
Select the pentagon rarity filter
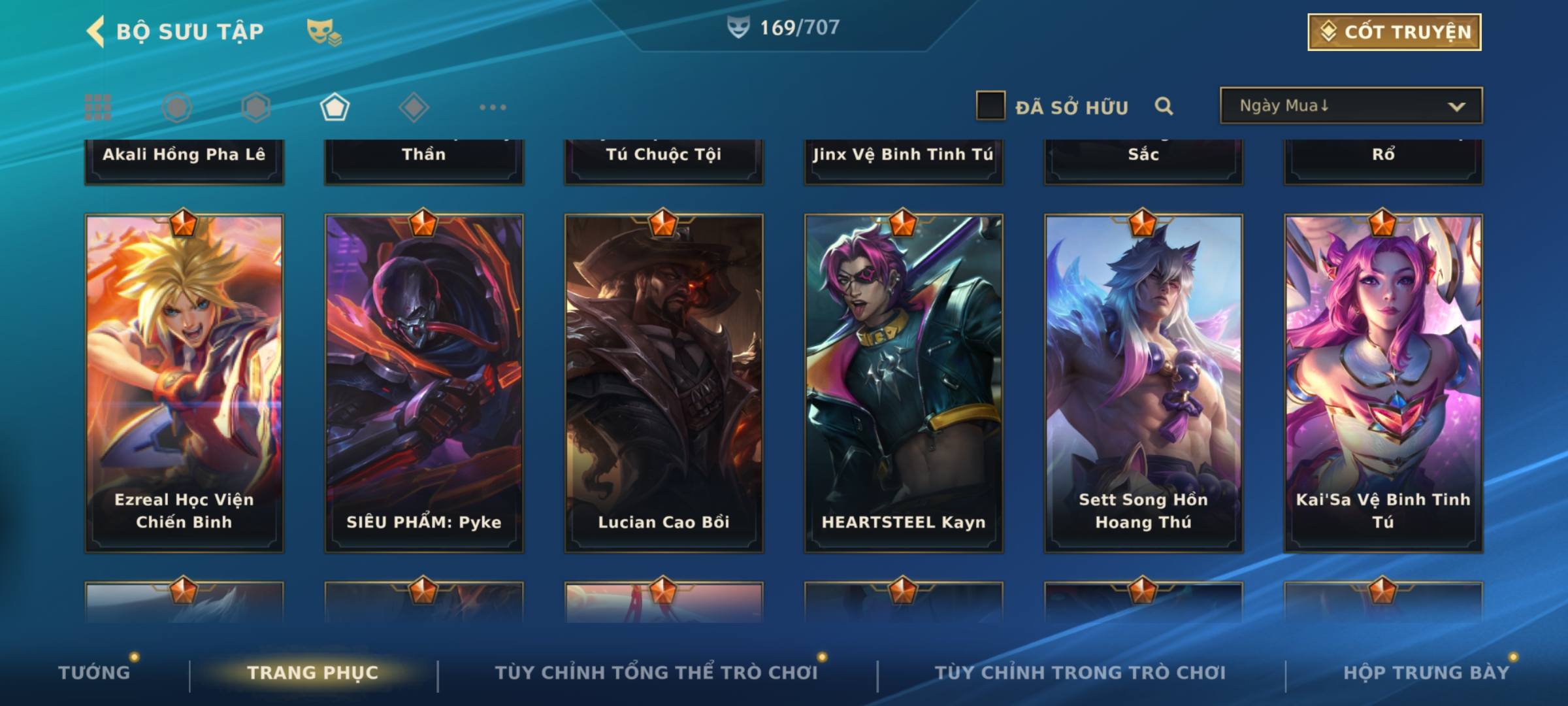(335, 107)
